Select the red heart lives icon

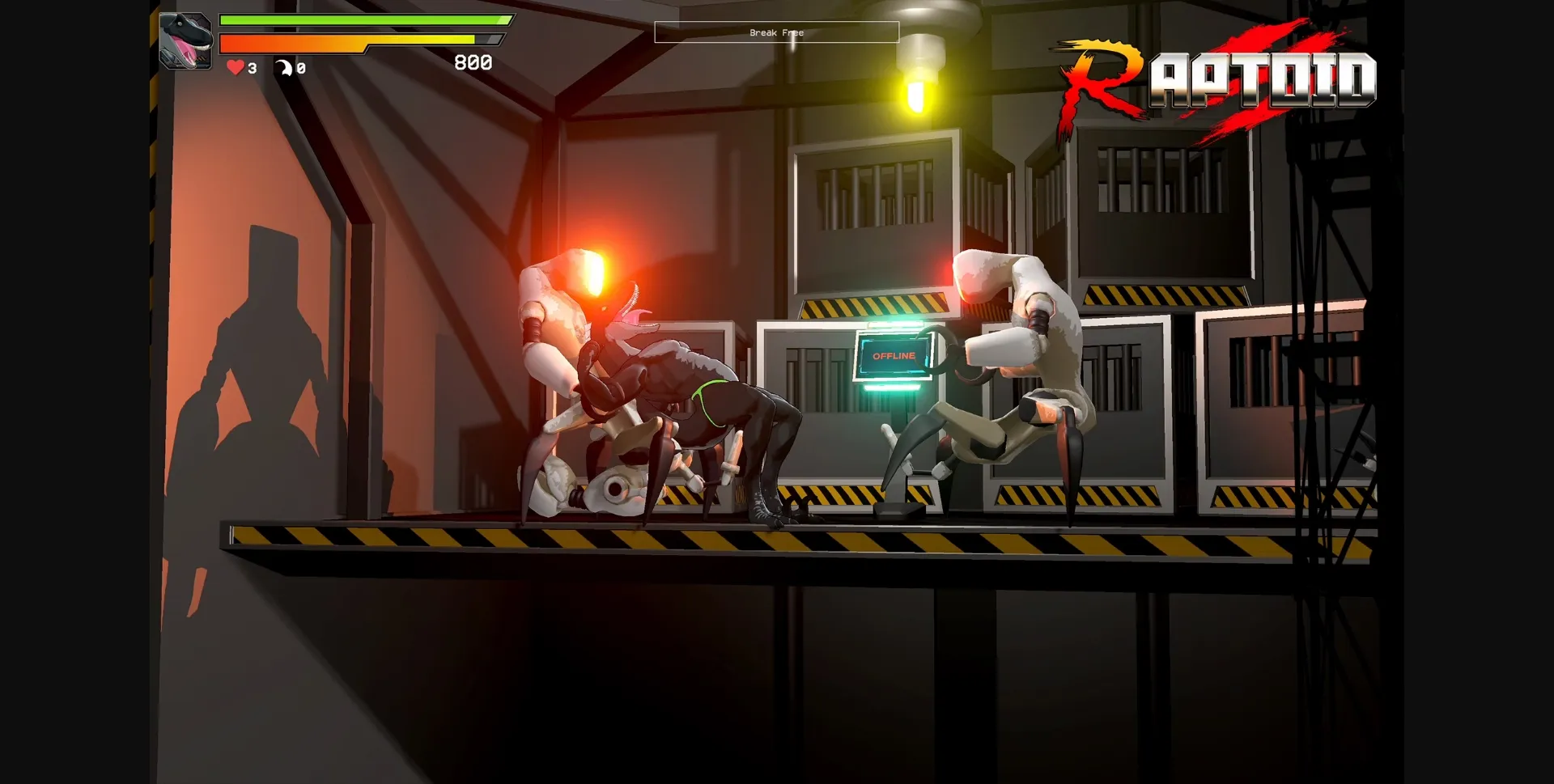pos(235,69)
